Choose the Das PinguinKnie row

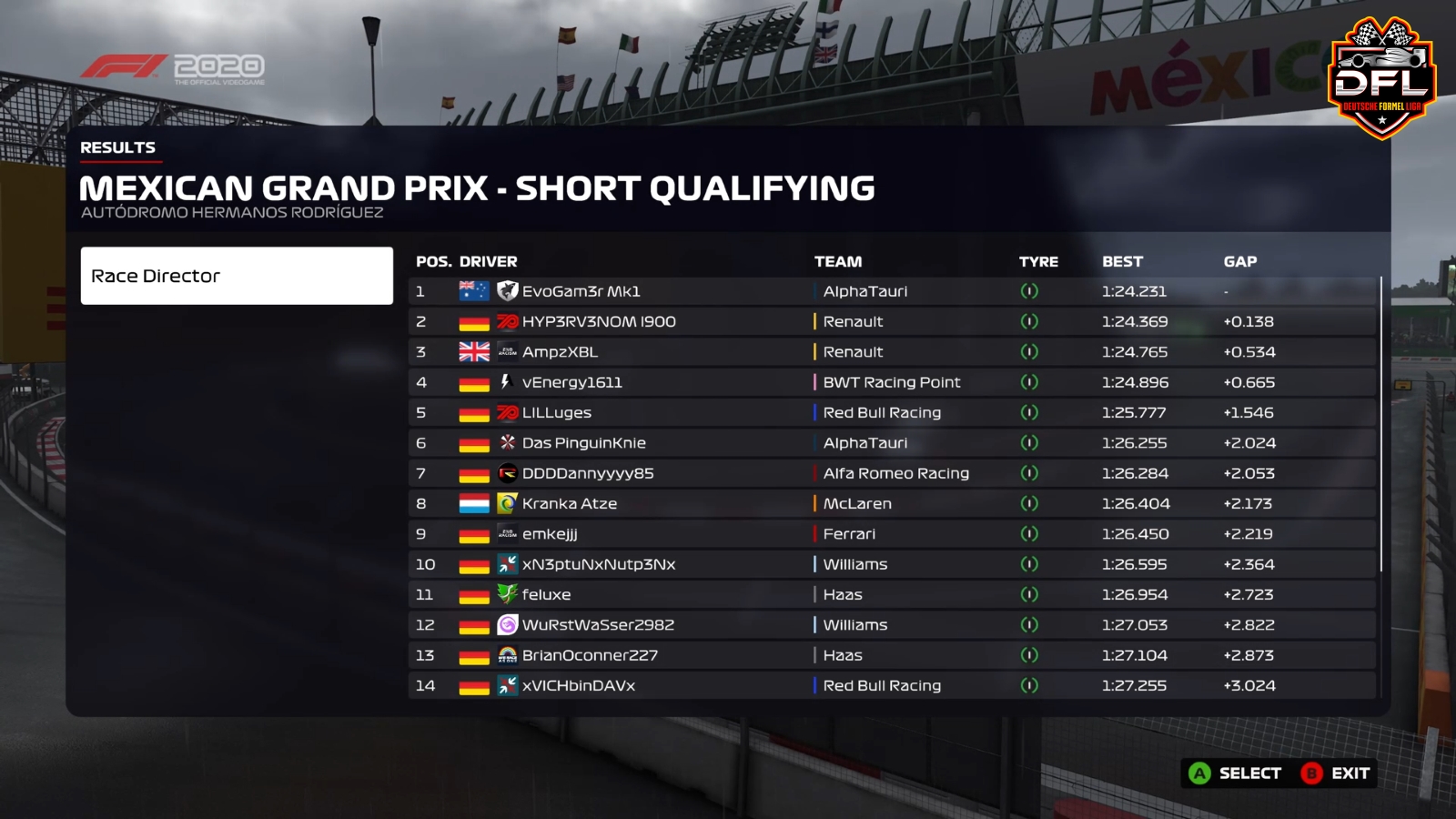(583, 443)
